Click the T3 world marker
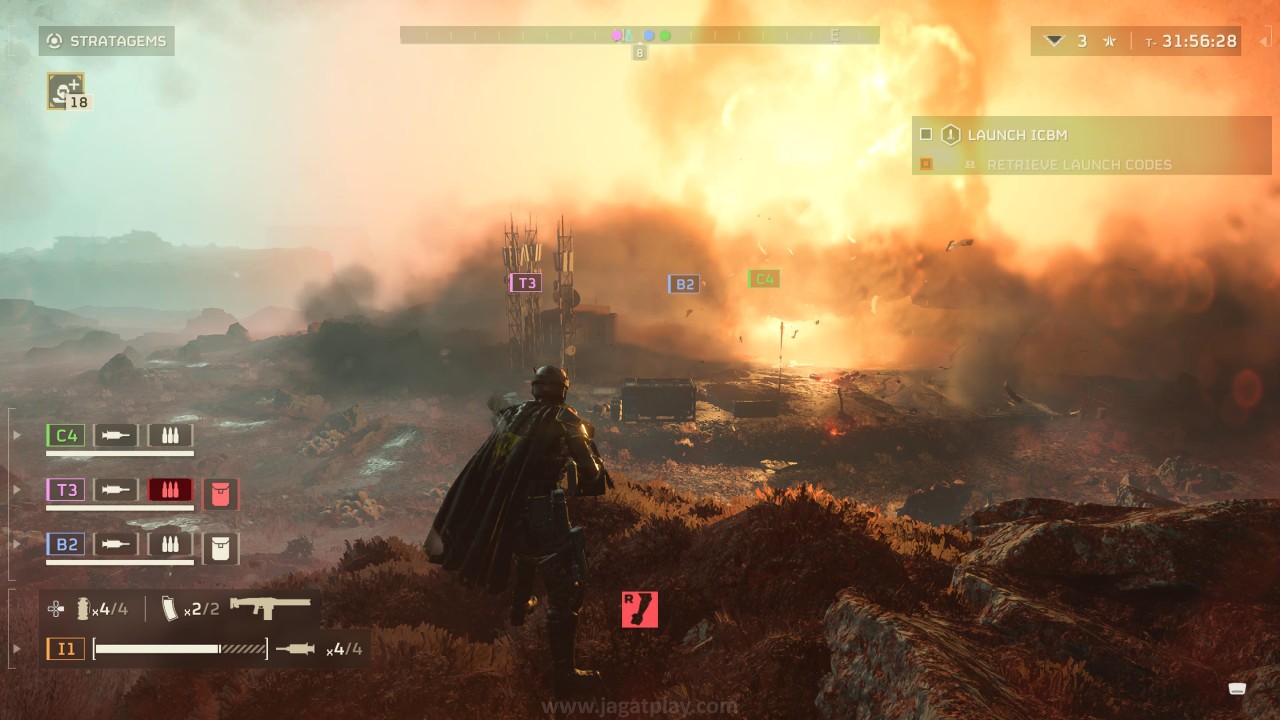1280x720 pixels. tap(526, 283)
